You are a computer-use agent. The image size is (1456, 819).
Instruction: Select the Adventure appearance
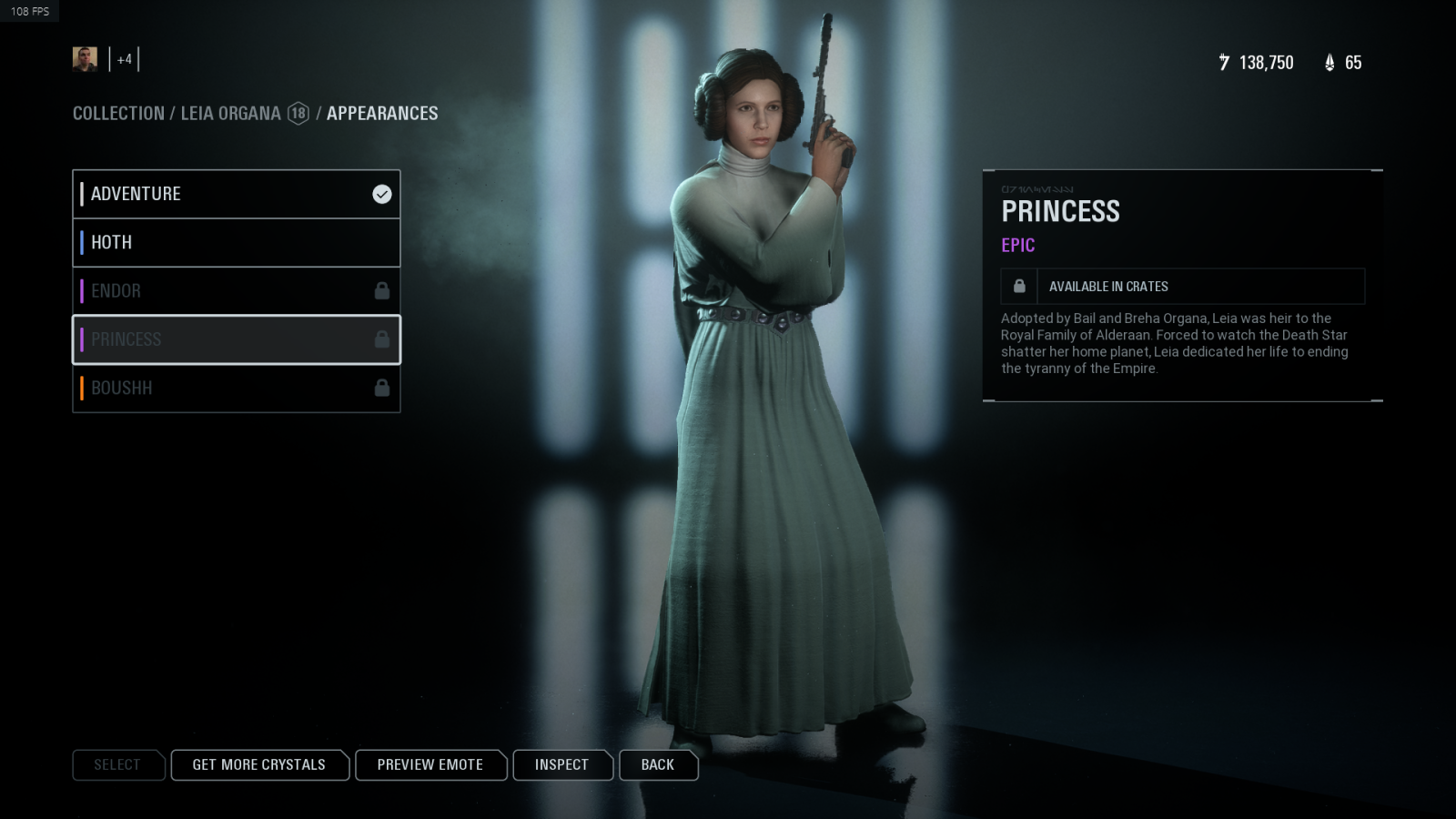pos(236,194)
